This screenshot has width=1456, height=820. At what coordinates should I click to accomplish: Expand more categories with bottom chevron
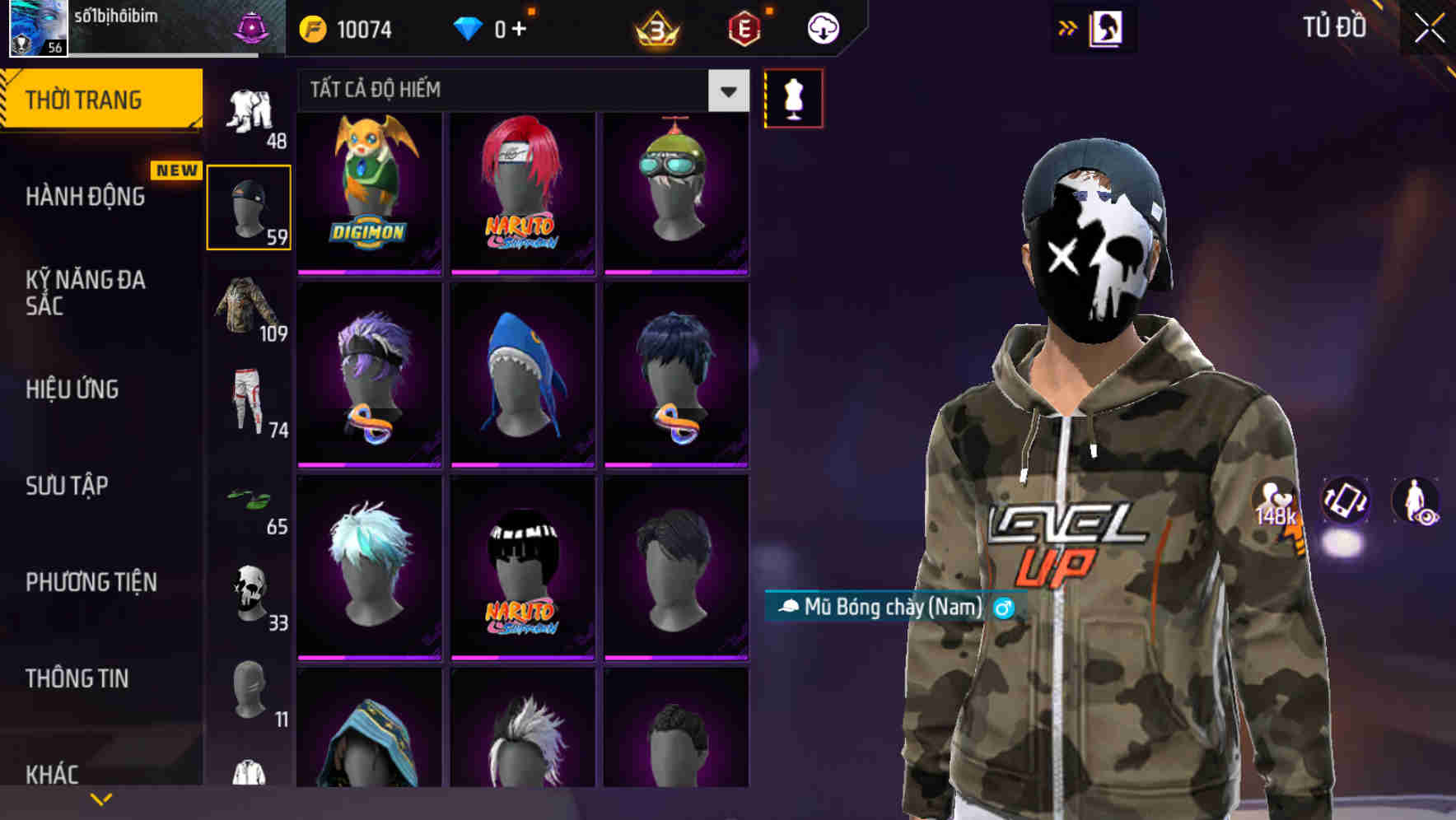(x=100, y=797)
